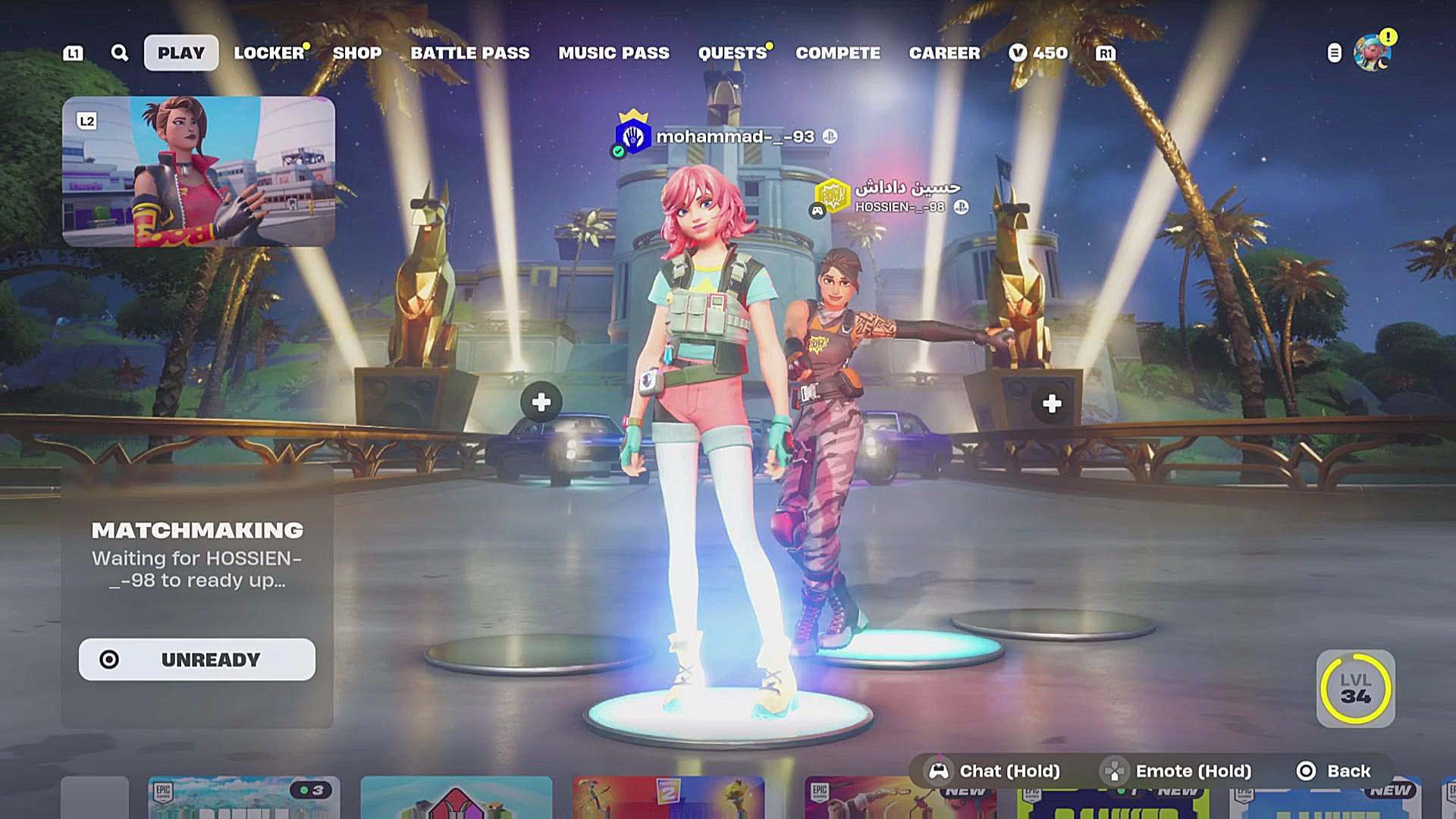The height and width of the screenshot is (819, 1456).
Task: Open the level 34 progress badge
Action: tap(1355, 689)
